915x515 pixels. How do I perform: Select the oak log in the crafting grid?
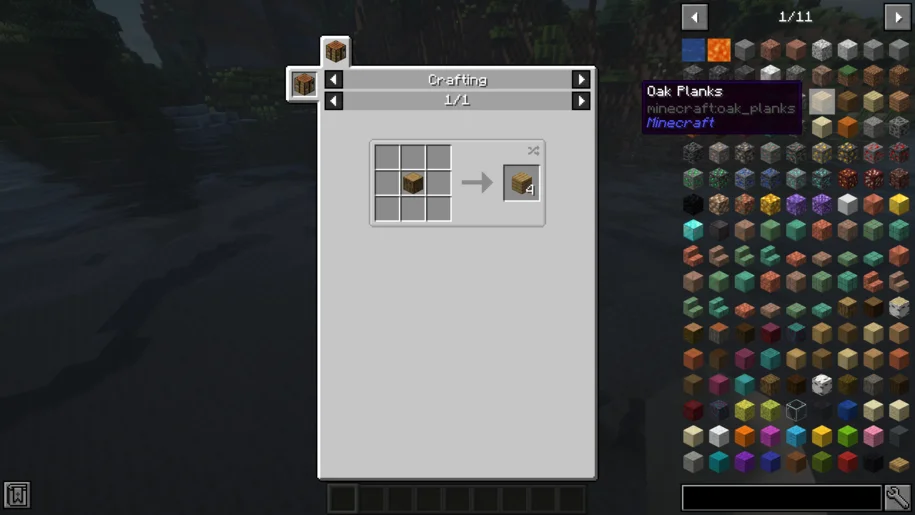pyautogui.click(x=413, y=183)
